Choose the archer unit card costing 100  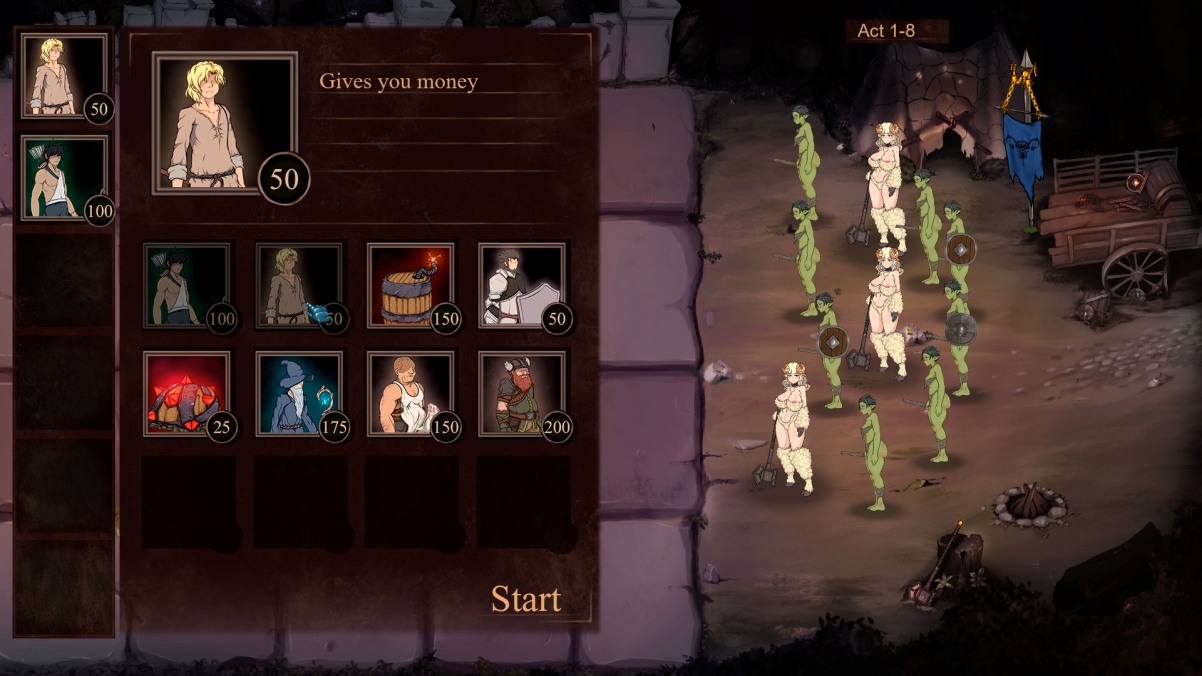186,285
